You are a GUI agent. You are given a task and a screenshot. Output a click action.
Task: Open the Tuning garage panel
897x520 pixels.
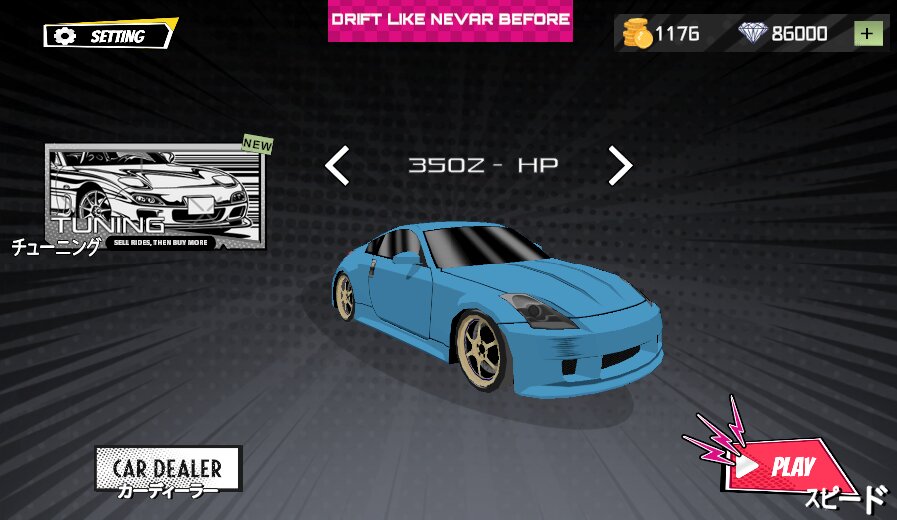(155, 196)
